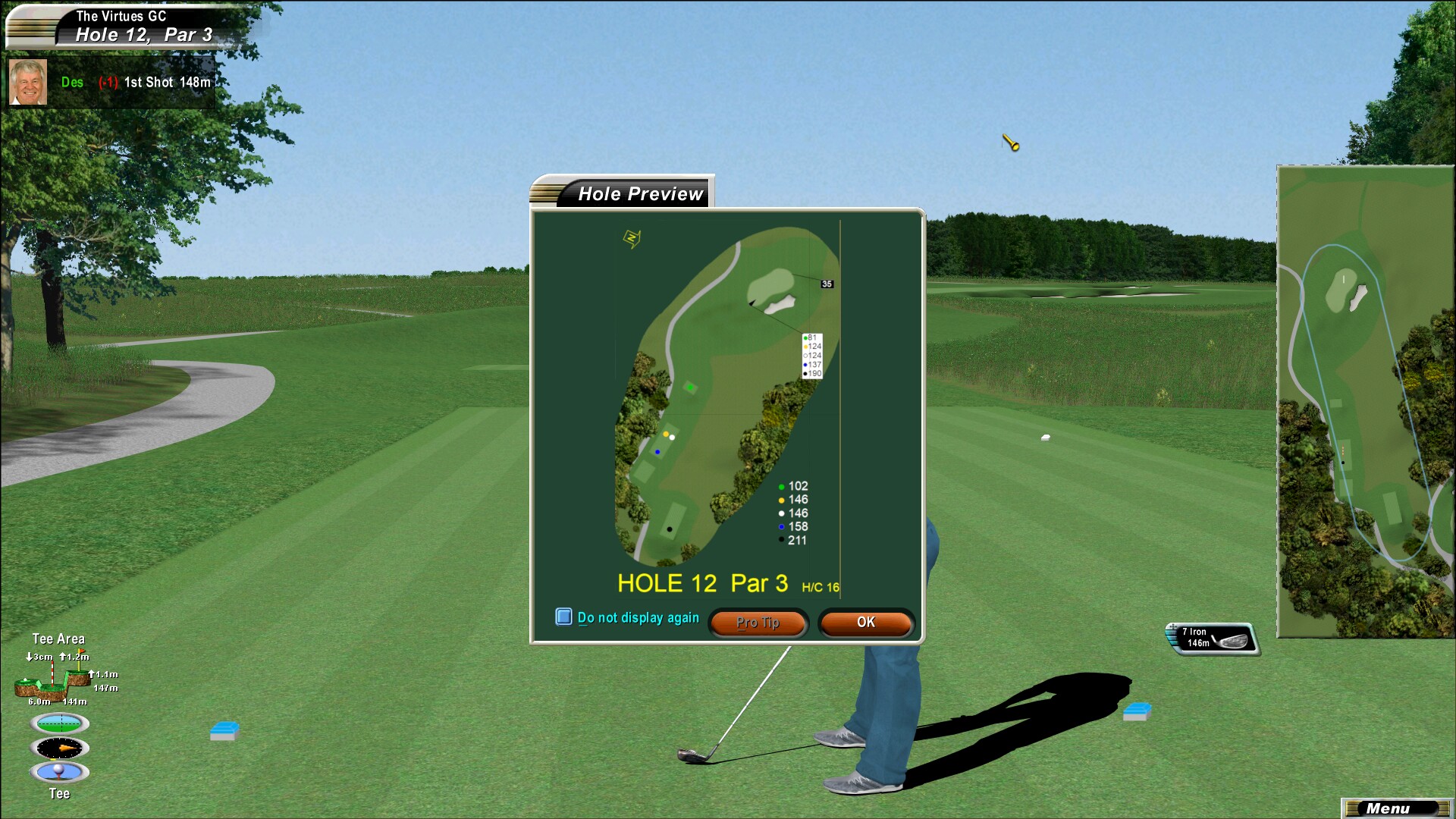Image resolution: width=1456 pixels, height=819 pixels.
Task: Tick the "Do not display again" checkbox
Action: (x=563, y=617)
